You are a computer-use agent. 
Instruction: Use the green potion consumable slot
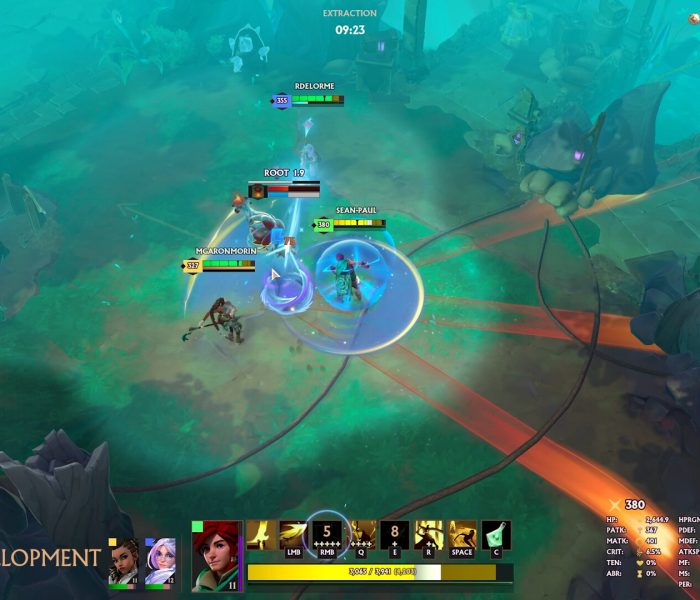tap(496, 536)
